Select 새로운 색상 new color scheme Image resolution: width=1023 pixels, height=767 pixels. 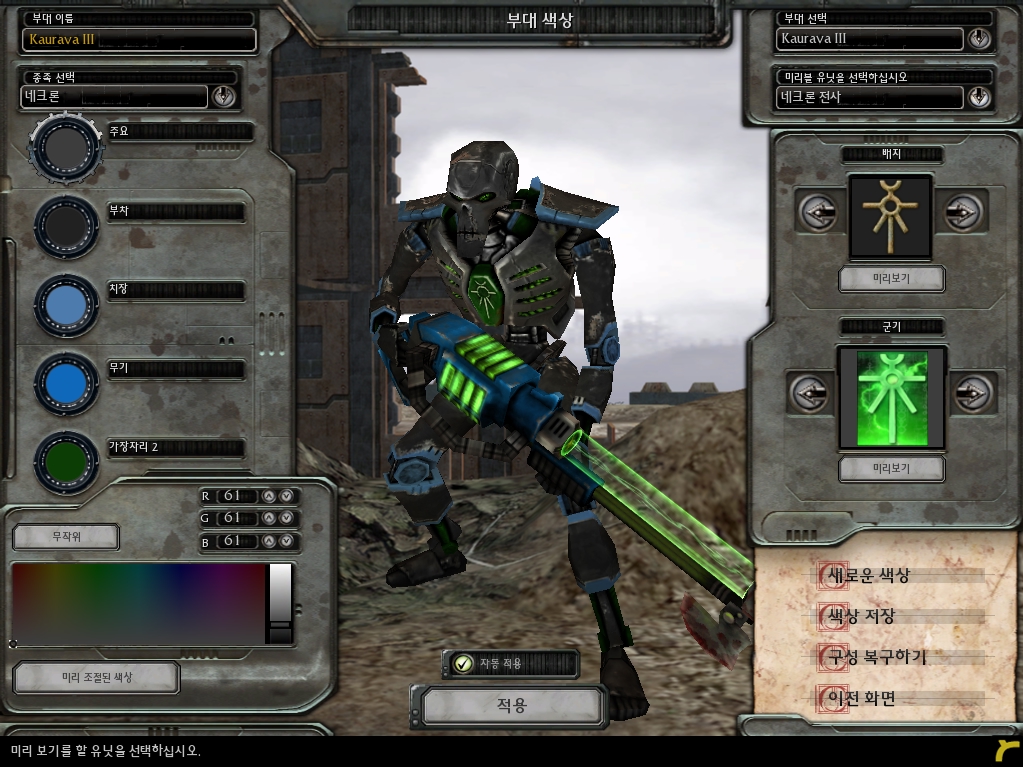866,576
